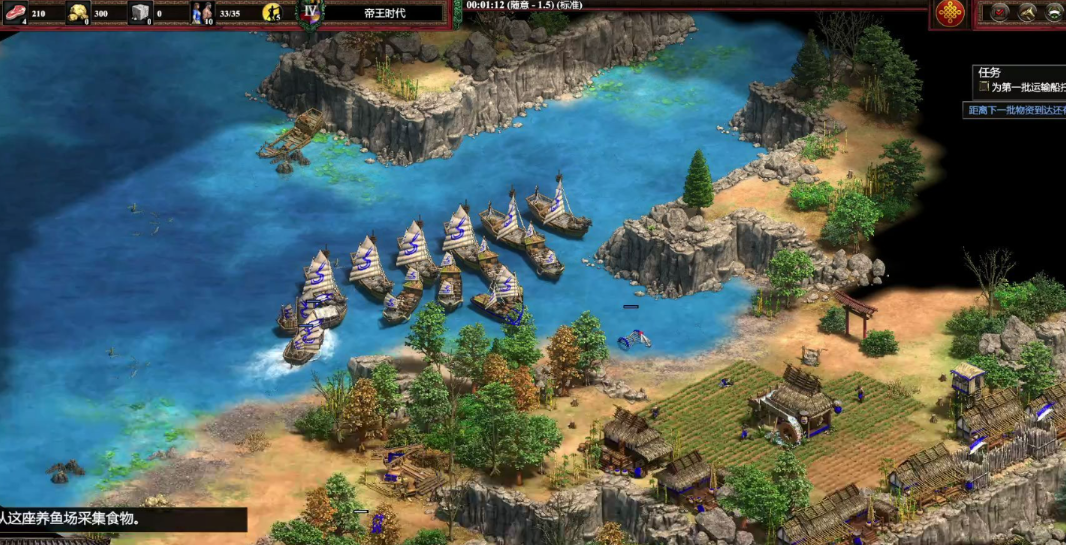The width and height of the screenshot is (1066, 545).
Task: Select the gold resource nugget icon
Action: click(78, 14)
